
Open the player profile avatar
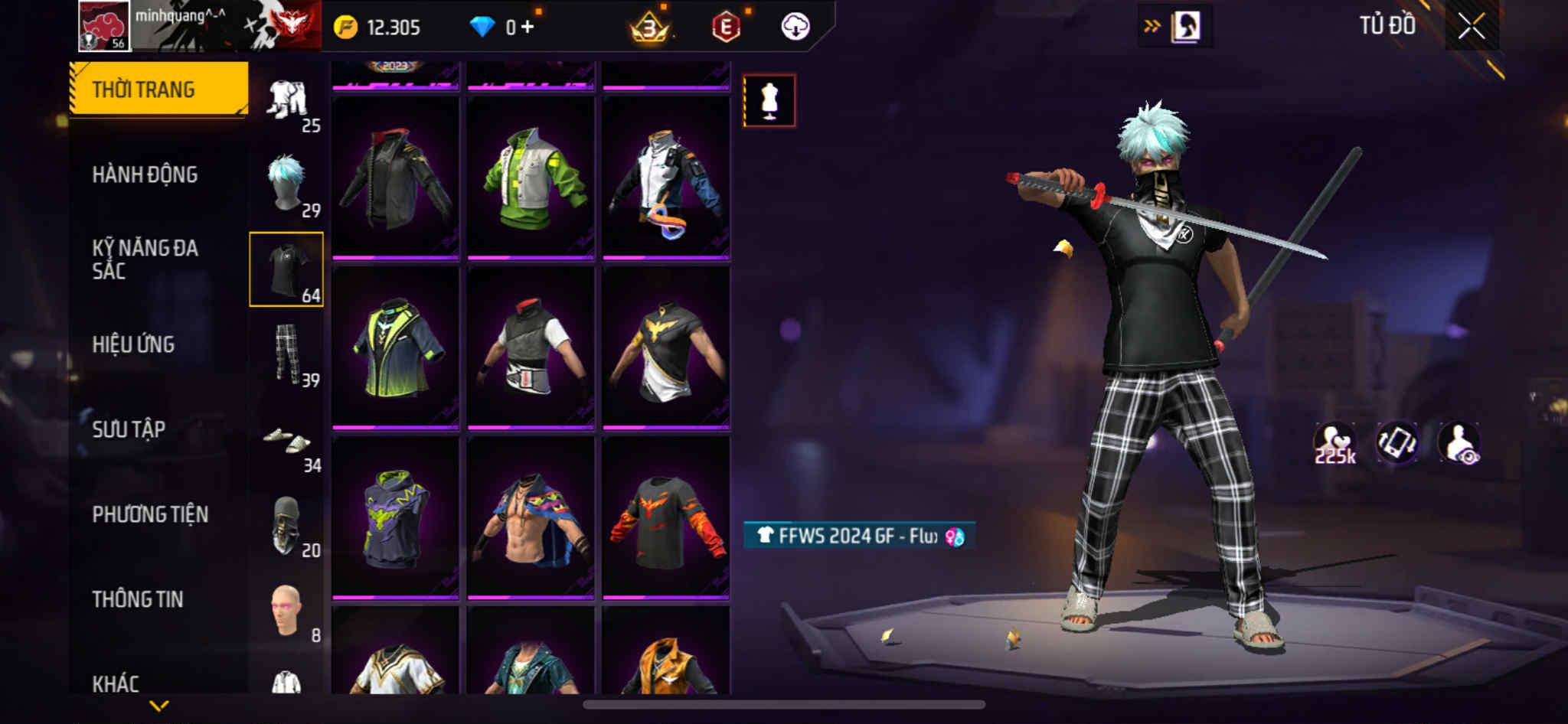(x=105, y=27)
